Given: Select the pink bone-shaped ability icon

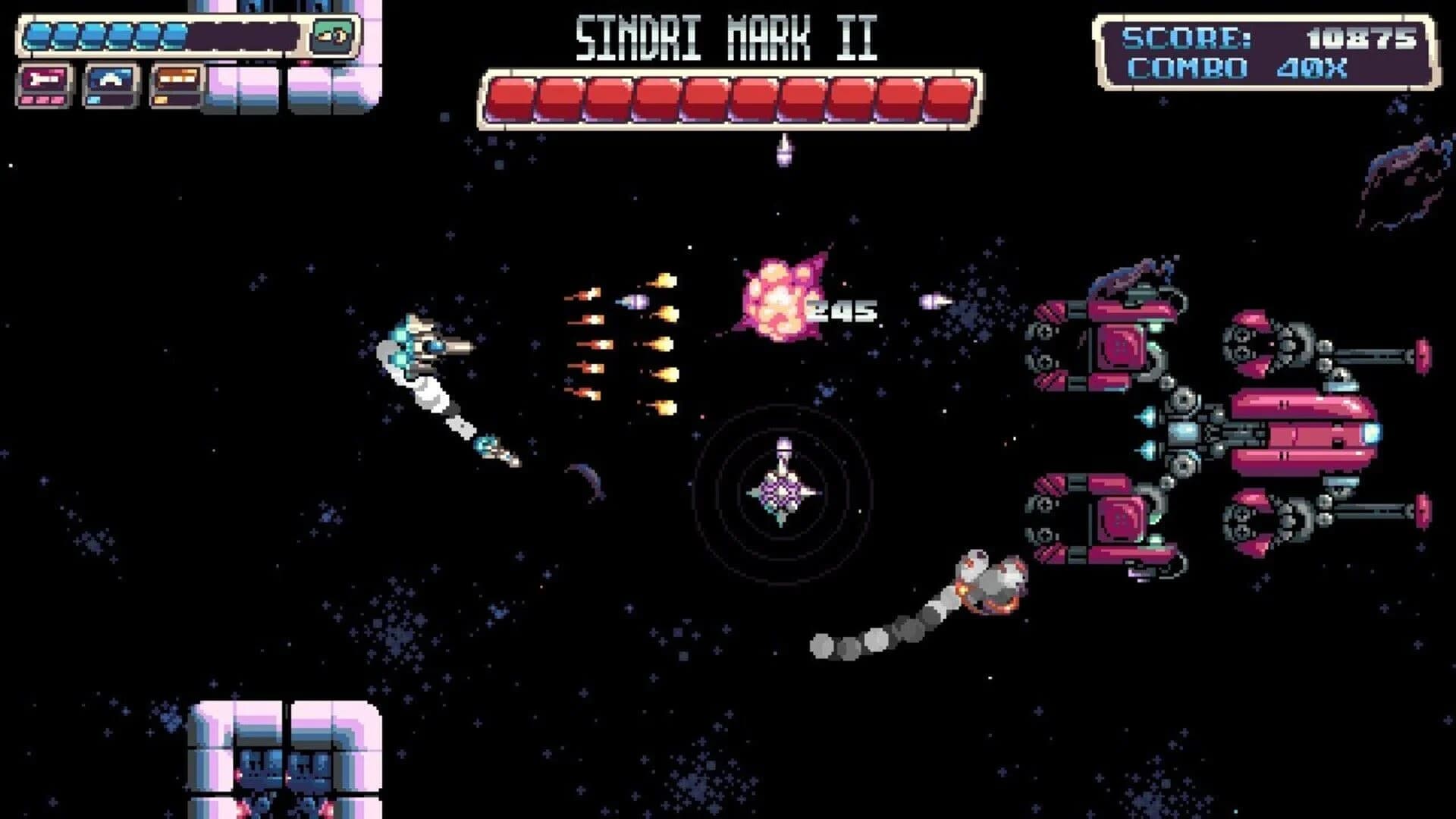Looking at the screenshot, I should pyautogui.click(x=45, y=80).
